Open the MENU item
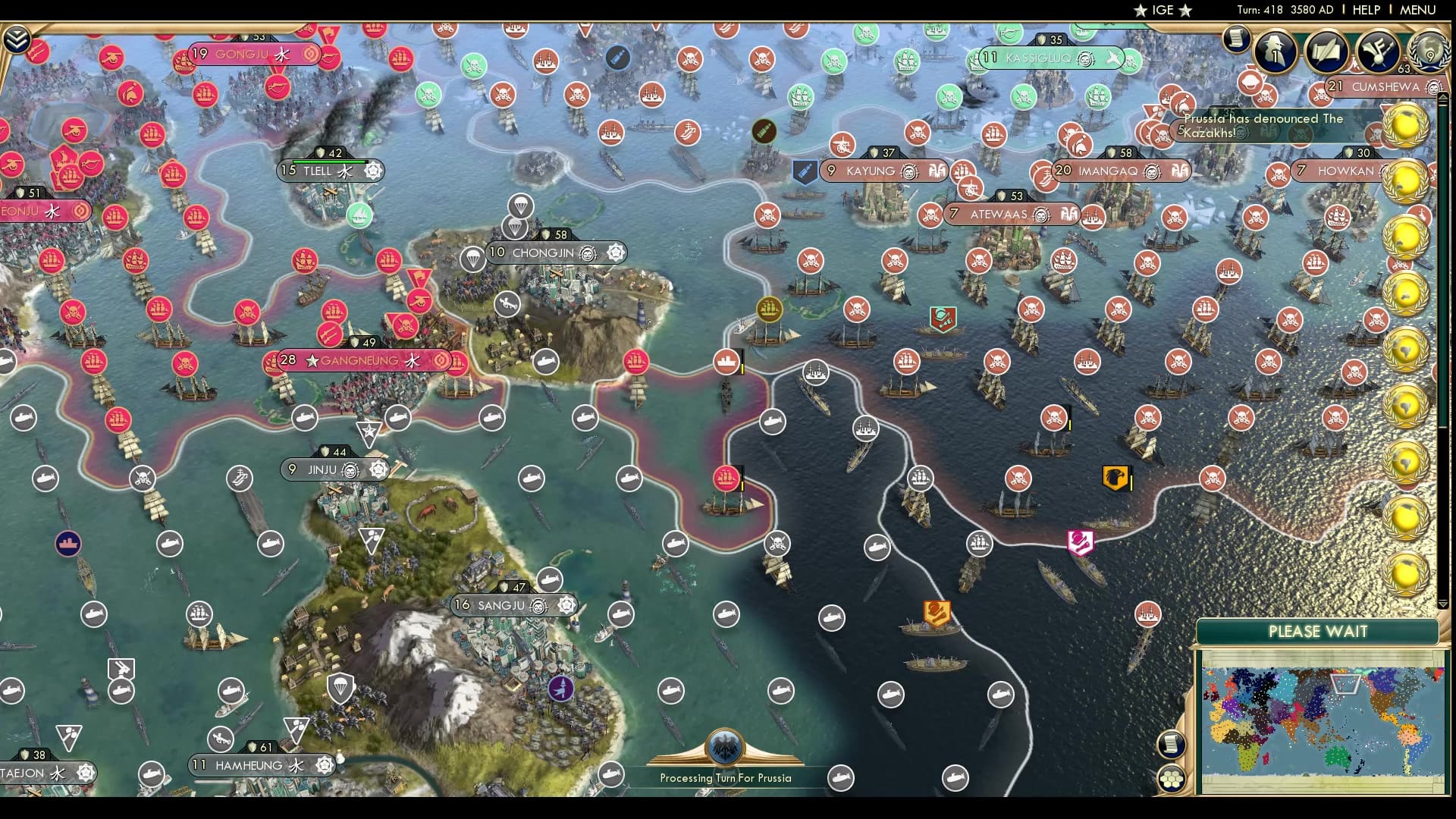 [x=1423, y=10]
